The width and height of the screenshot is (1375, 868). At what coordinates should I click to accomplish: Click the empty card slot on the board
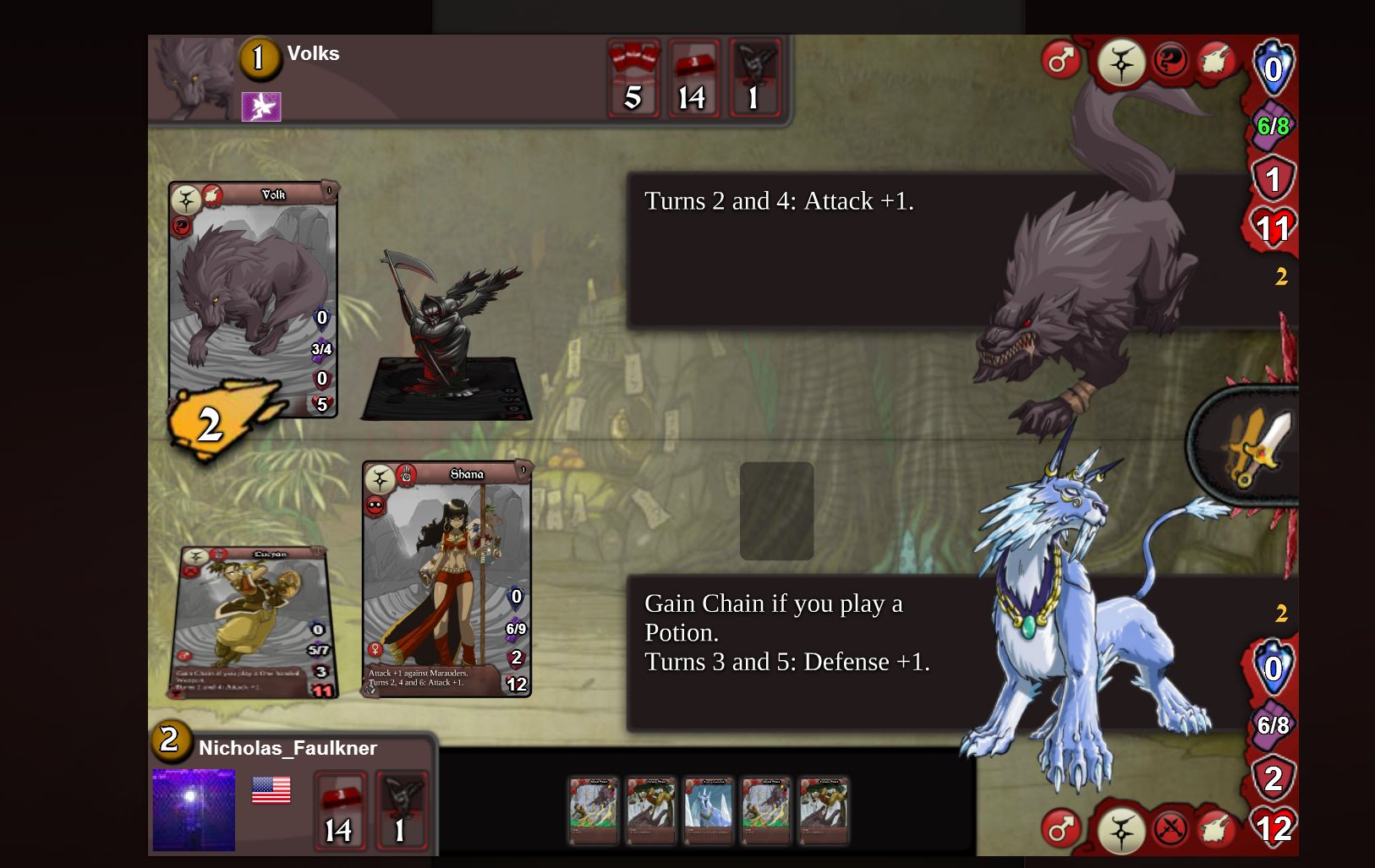coord(776,510)
